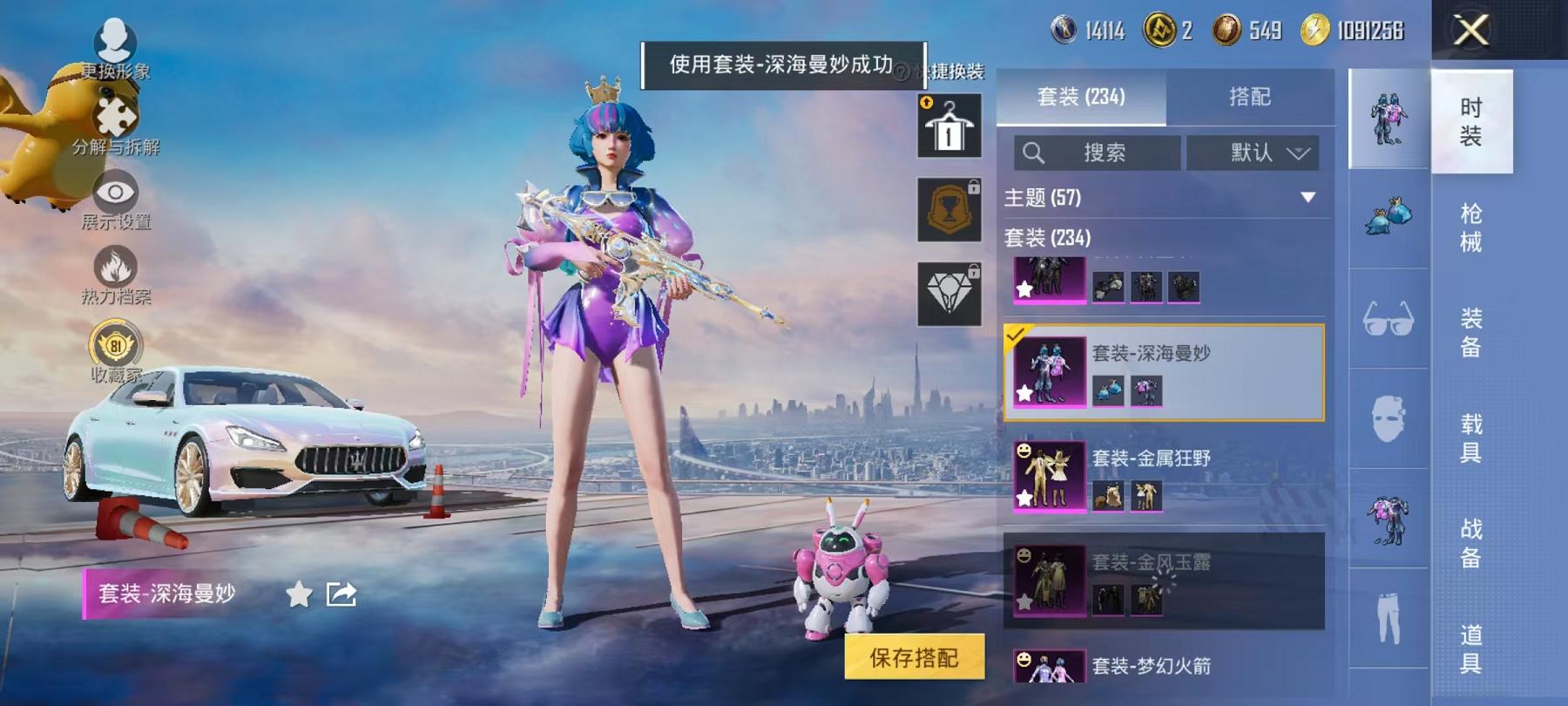Open the 热力档案 flame profile icon
This screenshot has height=706, width=1568.
[116, 268]
